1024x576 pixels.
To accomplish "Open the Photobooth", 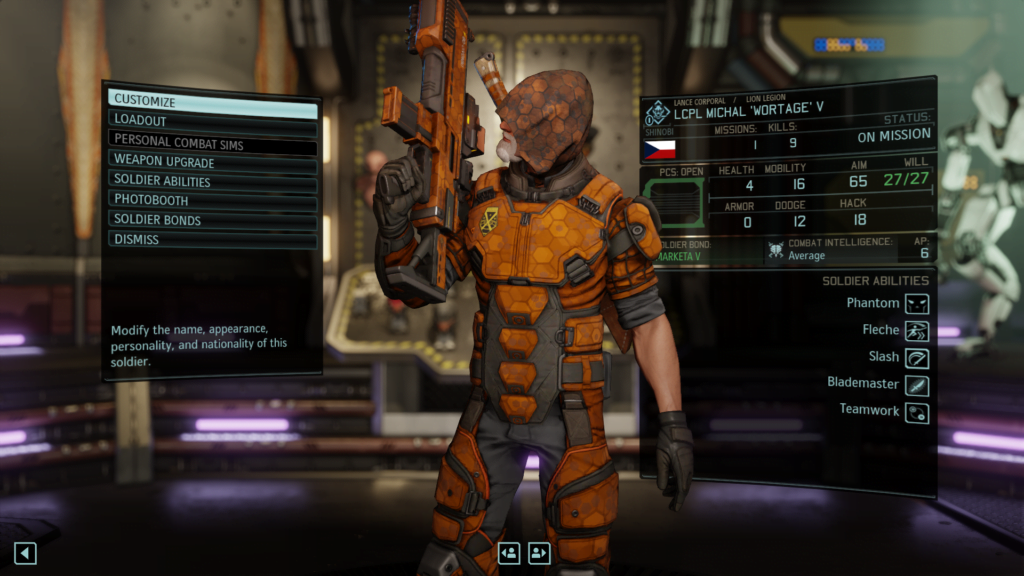I will pyautogui.click(x=212, y=200).
